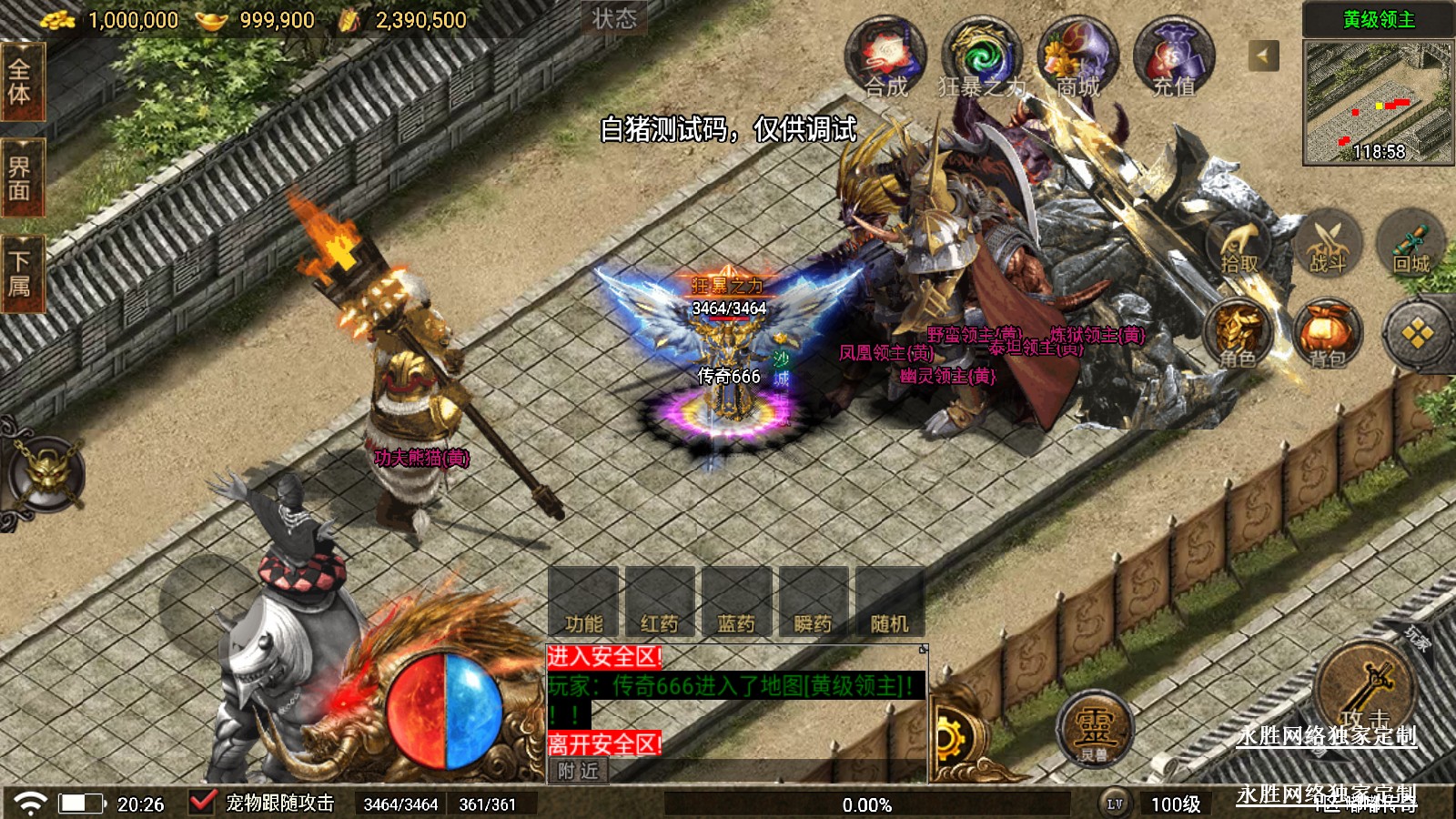Open the 商城 shop
Screen dimensions: 1456x819
tap(1078, 57)
